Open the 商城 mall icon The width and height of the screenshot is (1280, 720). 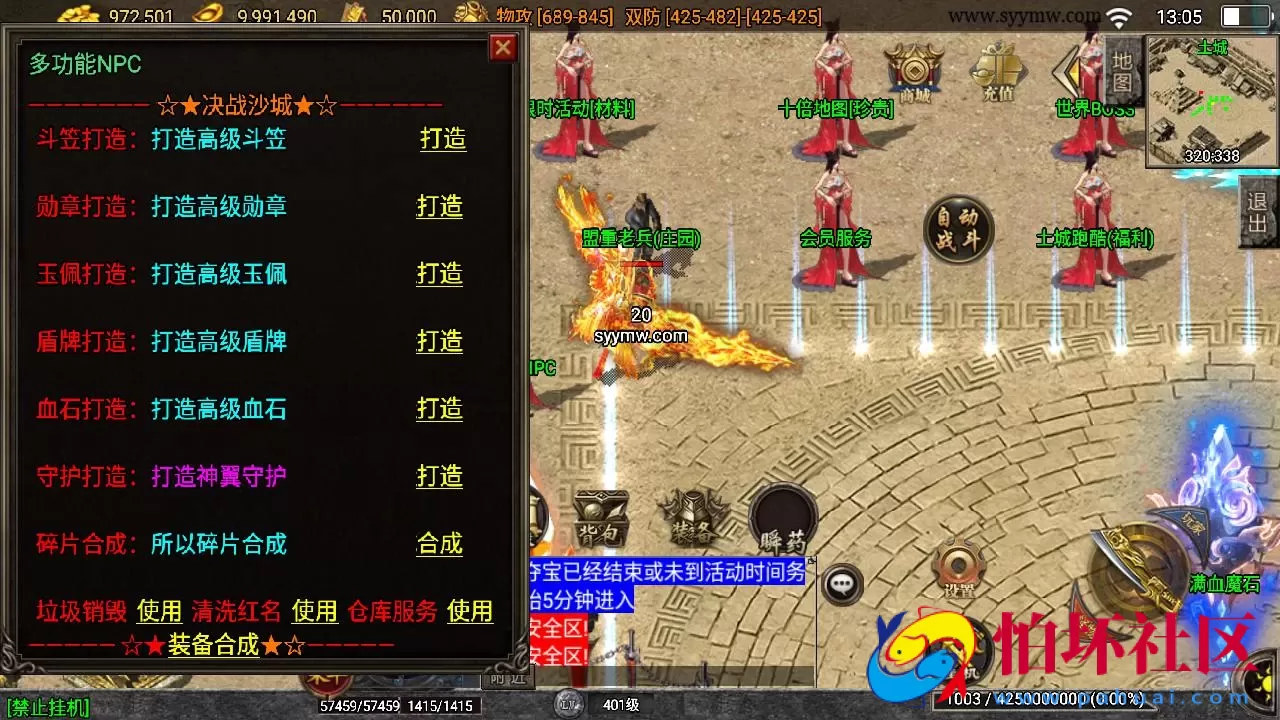913,70
